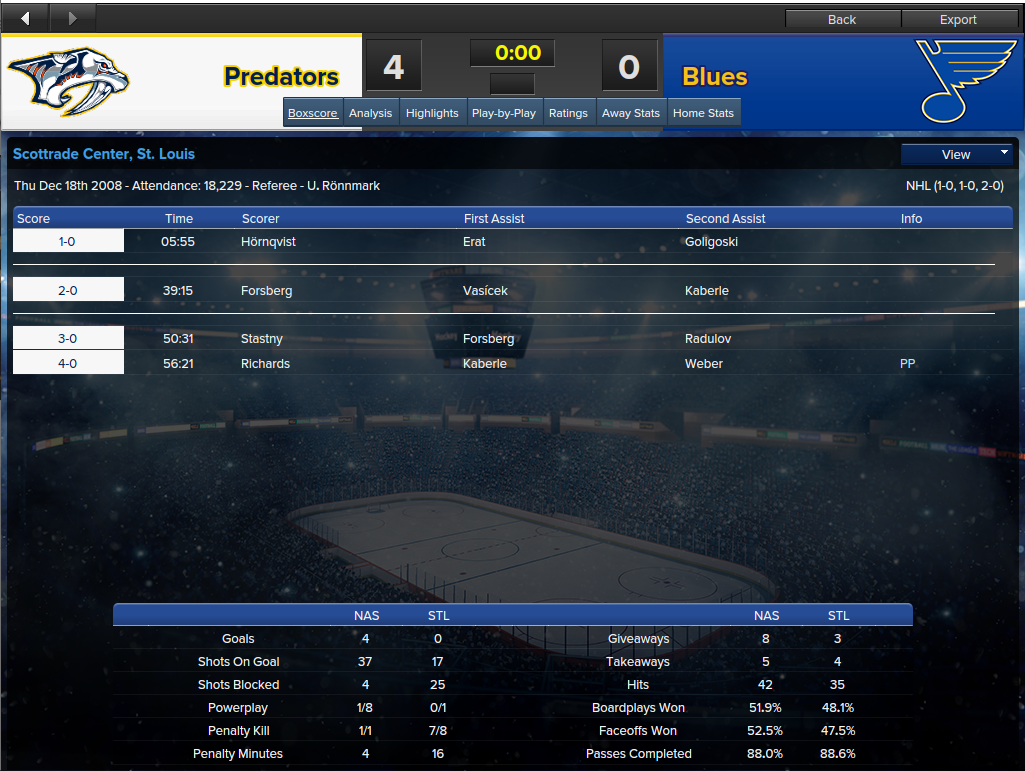The image size is (1025, 771).
Task: Select the 2-0 goal row score
Action: pyautogui.click(x=68, y=290)
